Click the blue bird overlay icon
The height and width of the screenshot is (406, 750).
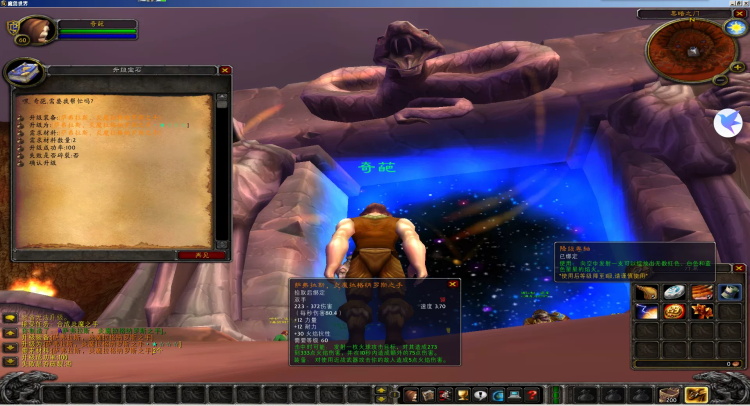(726, 123)
